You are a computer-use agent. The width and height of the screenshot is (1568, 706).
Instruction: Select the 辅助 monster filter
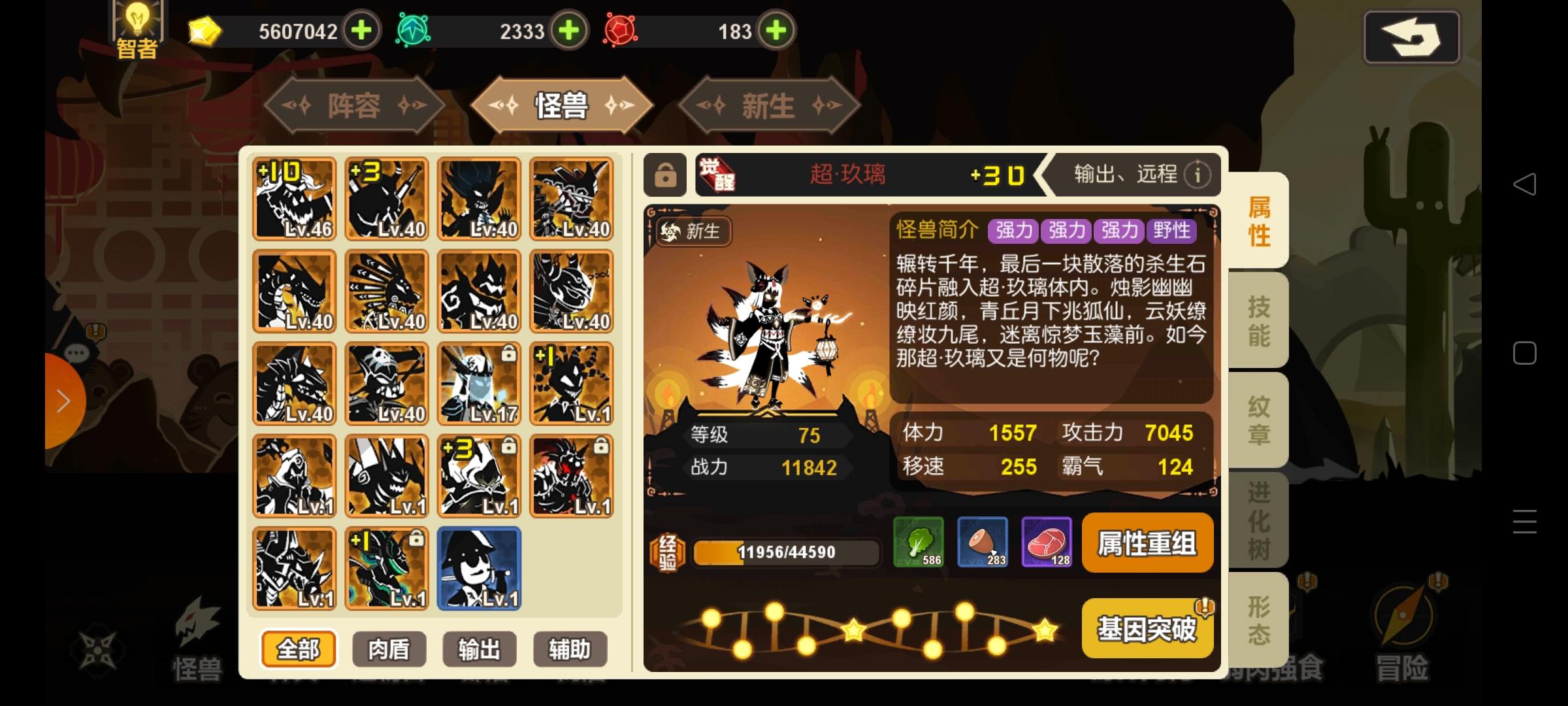[570, 649]
